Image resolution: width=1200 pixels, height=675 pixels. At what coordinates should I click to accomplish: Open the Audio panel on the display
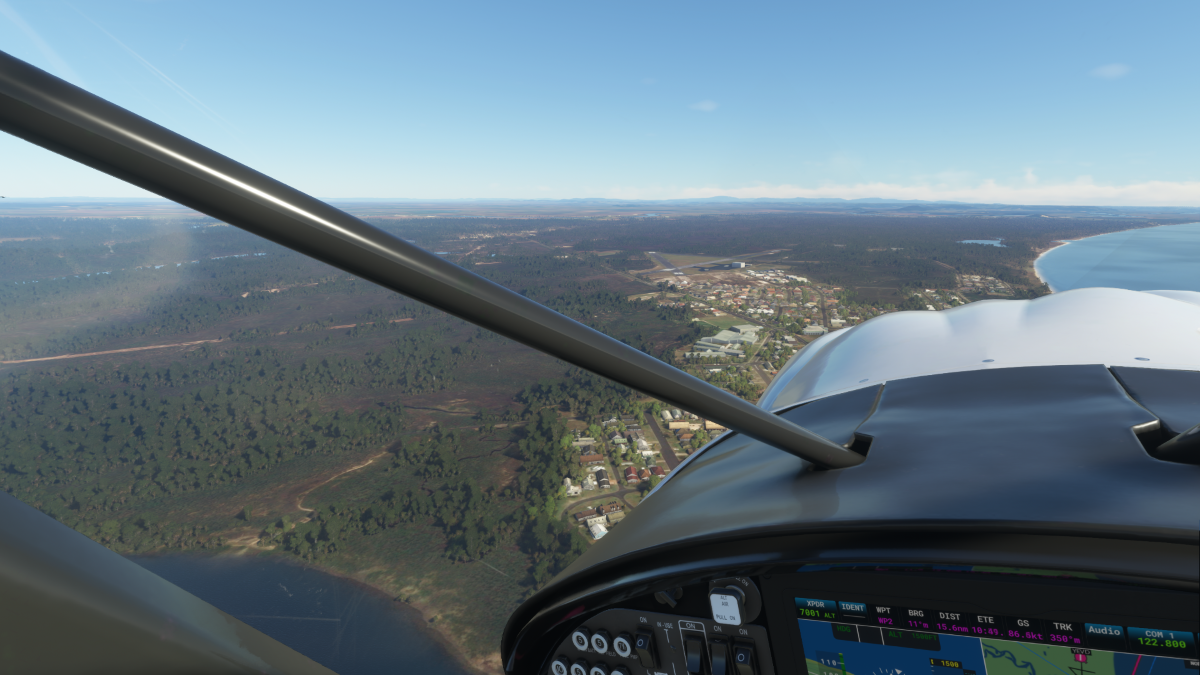point(1103,631)
